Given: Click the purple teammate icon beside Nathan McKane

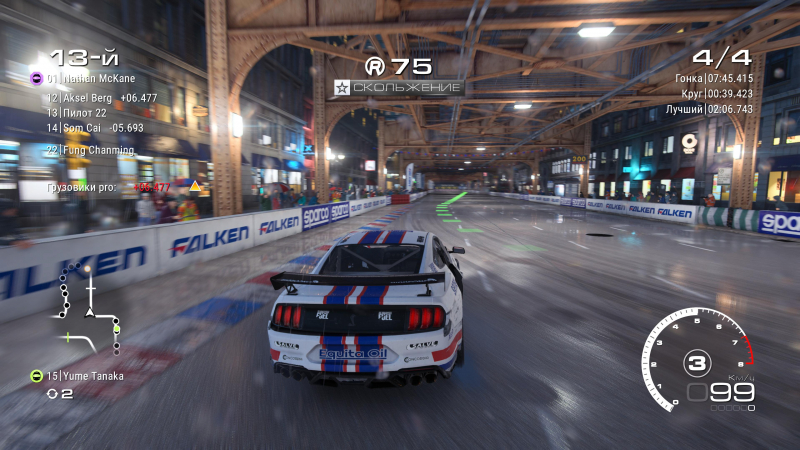Looking at the screenshot, I should (x=36, y=78).
